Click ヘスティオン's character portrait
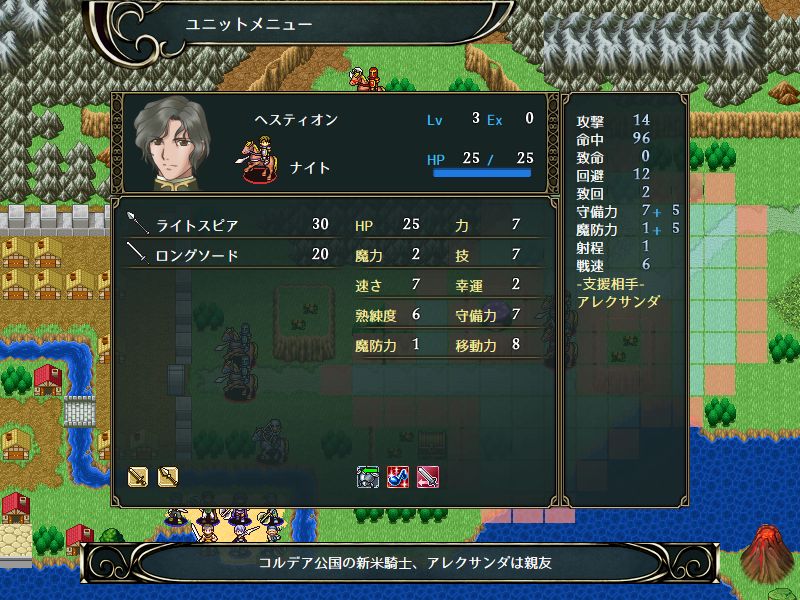Screen dimensions: 800x600 click(x=170, y=144)
